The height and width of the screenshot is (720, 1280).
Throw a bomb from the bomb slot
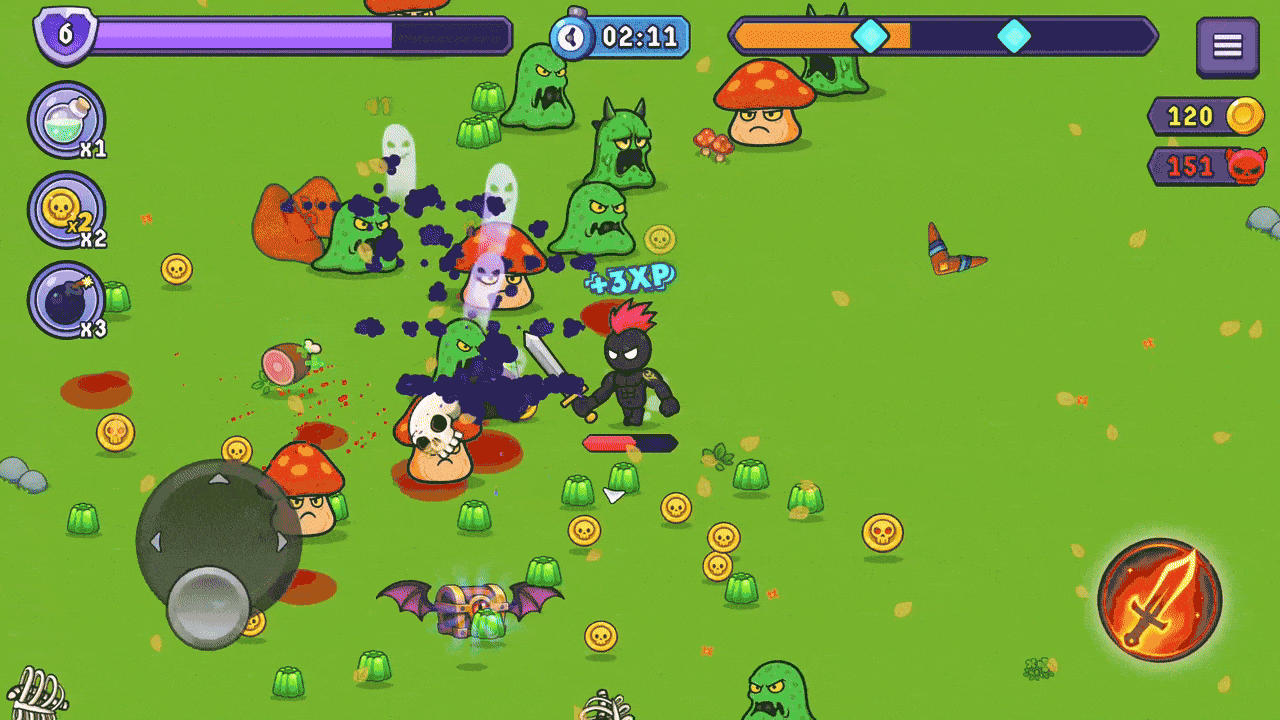tap(66, 300)
